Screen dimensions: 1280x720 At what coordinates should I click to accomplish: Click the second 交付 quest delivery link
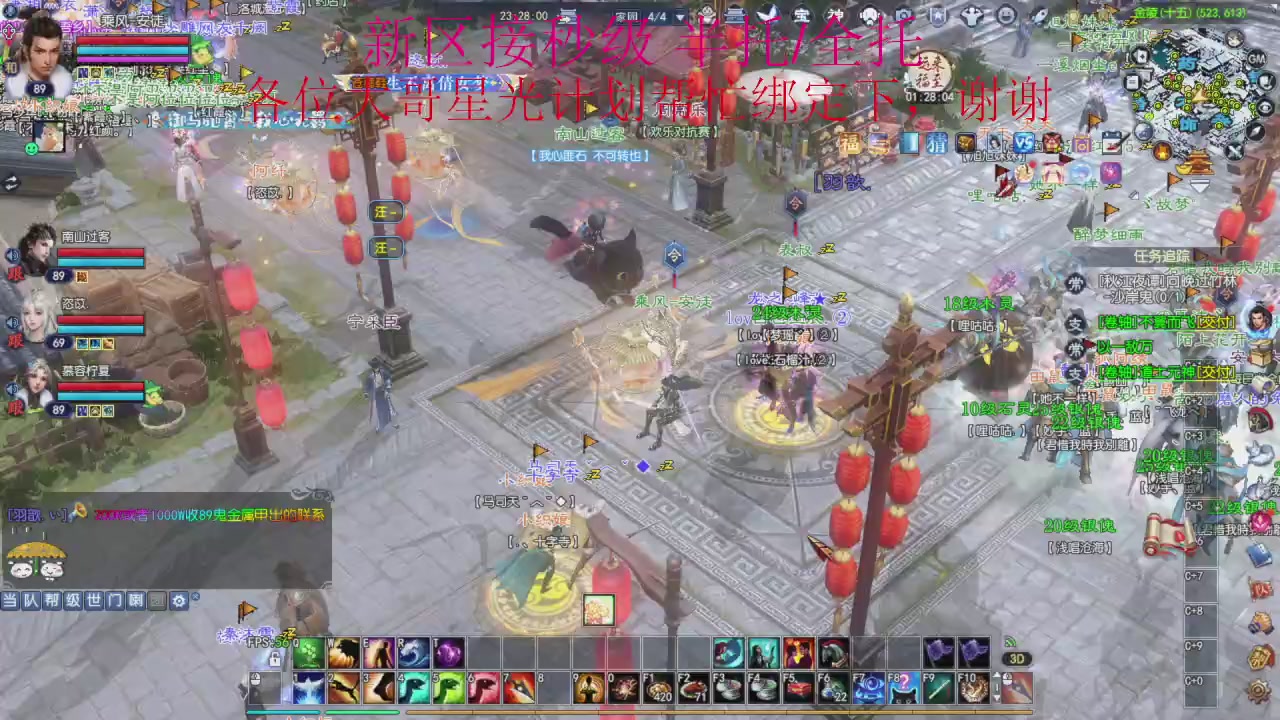coord(1217,371)
